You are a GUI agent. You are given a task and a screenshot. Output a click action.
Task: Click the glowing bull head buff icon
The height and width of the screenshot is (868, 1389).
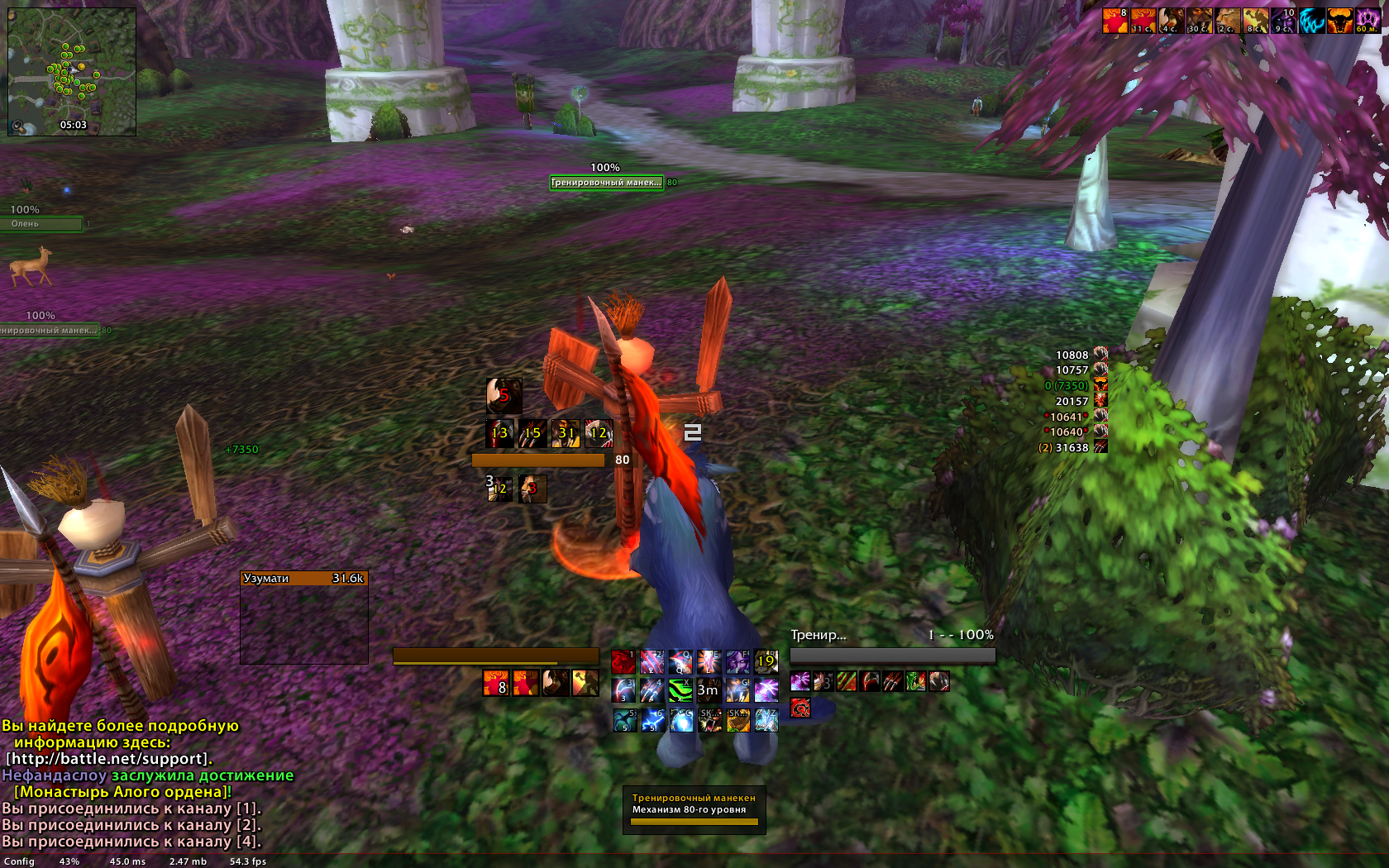[x=1339, y=21]
